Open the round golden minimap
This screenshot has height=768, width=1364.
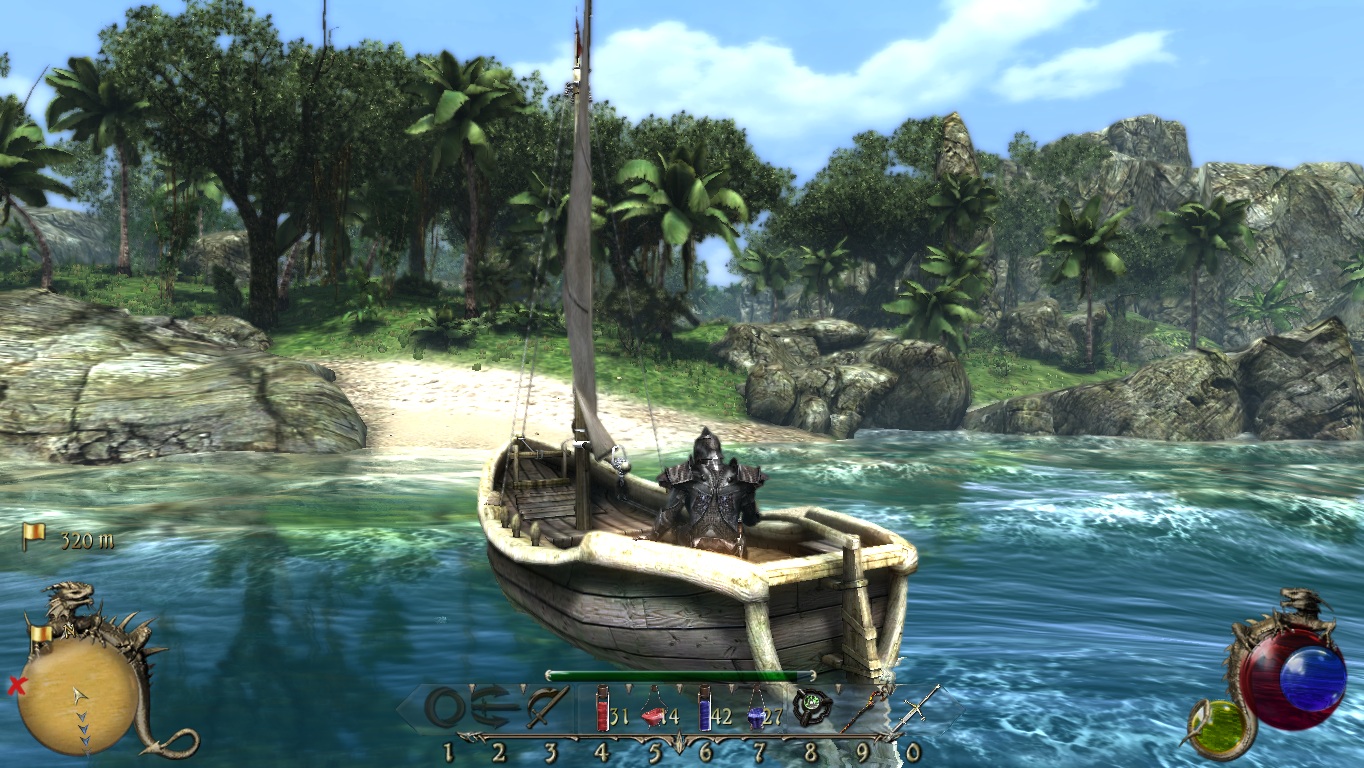(x=78, y=695)
